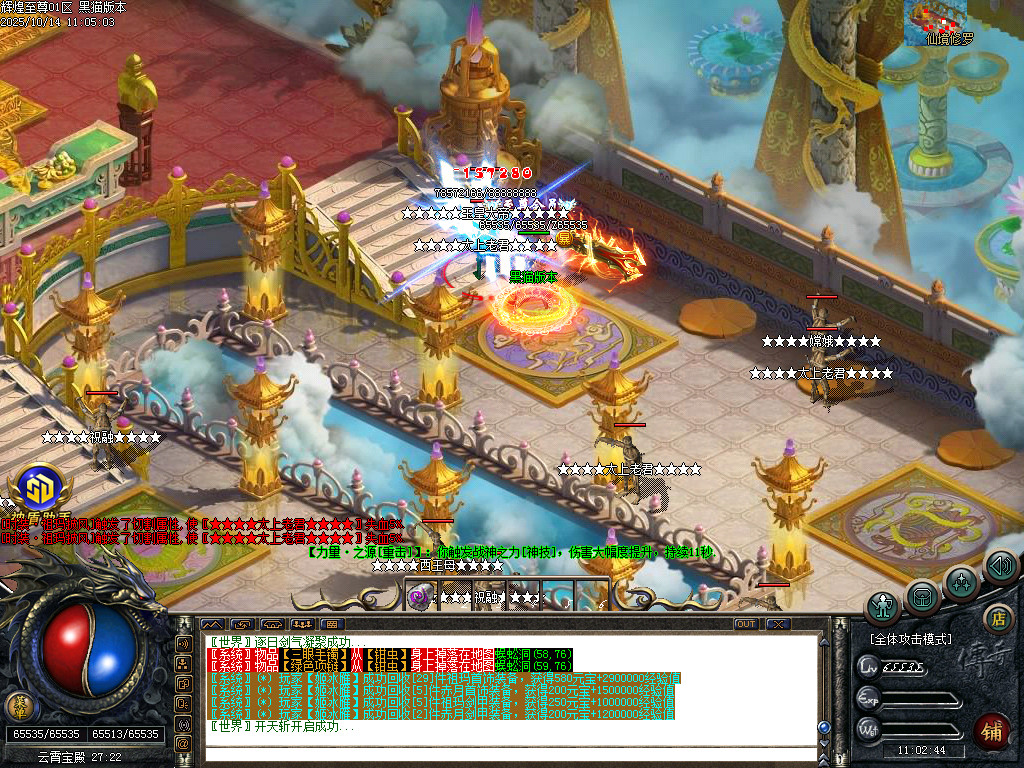Toggle the sound speaker button
This screenshot has height=768, width=1024.
pos(1000,566)
